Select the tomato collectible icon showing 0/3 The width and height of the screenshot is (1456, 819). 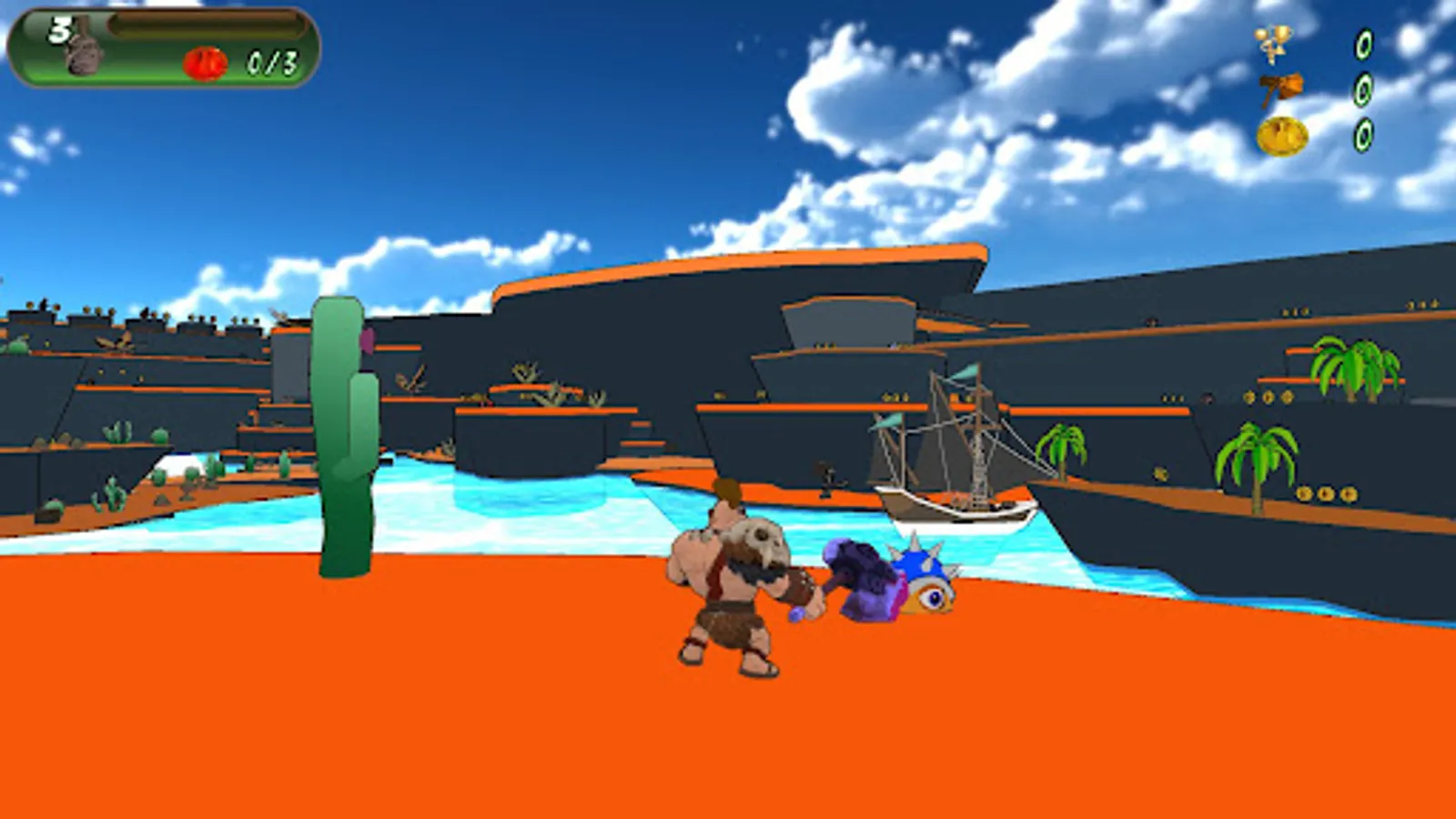click(206, 60)
